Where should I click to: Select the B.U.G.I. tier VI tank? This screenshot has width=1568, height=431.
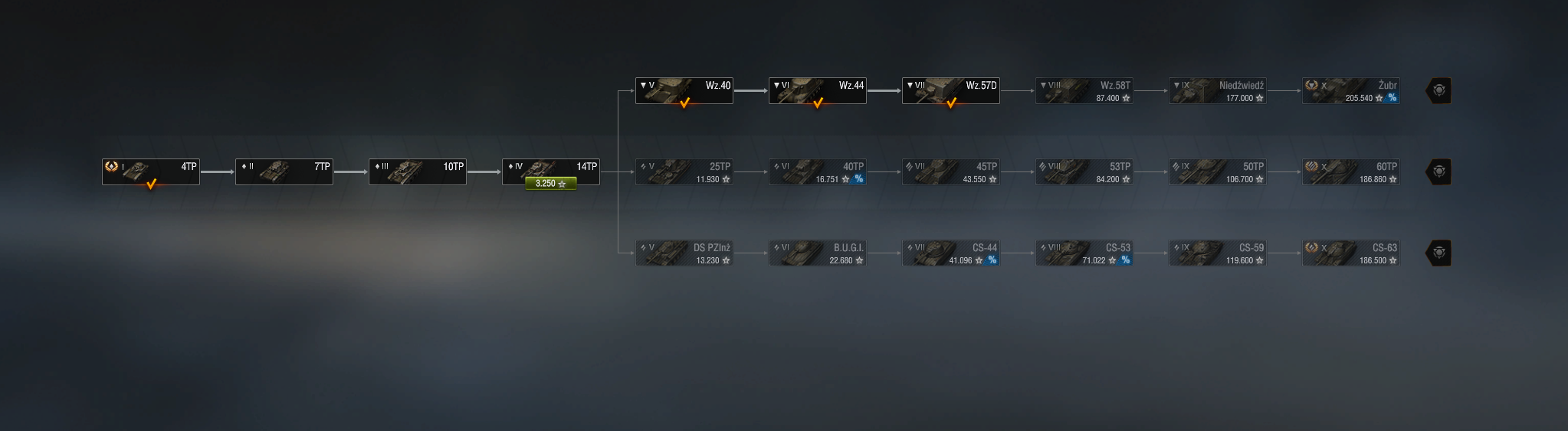(818, 253)
